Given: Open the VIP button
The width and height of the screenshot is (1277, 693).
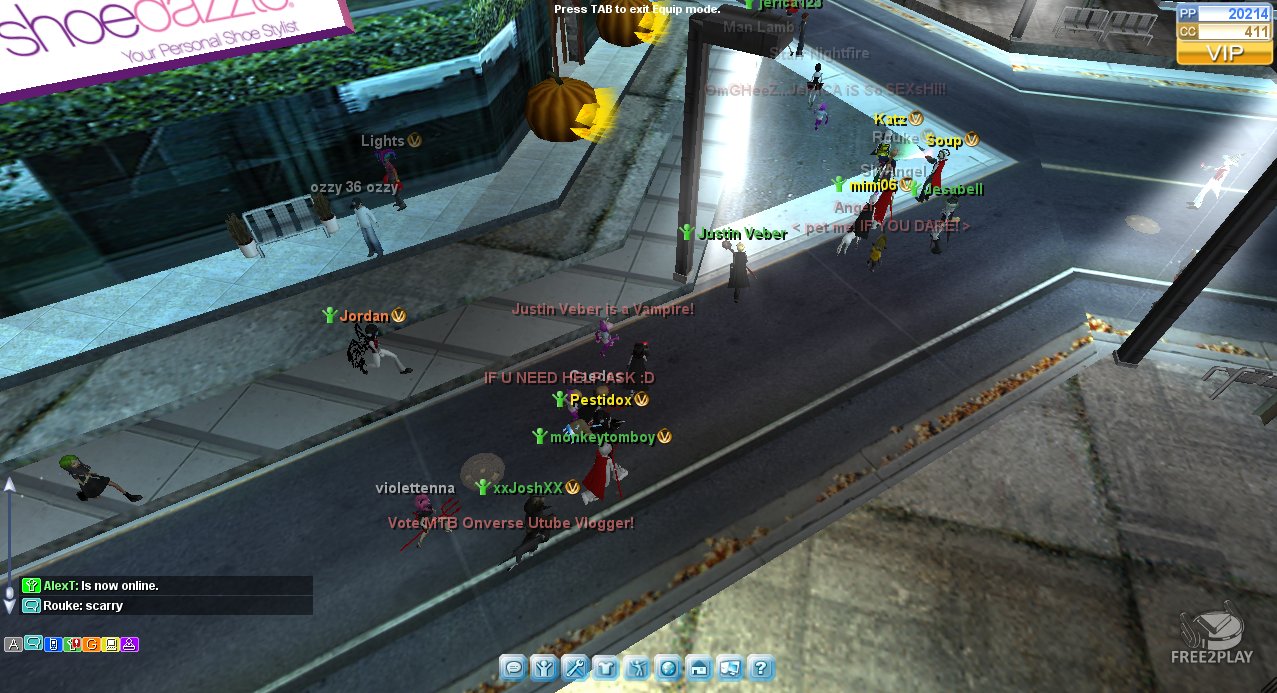Looking at the screenshot, I should click(1209, 53).
